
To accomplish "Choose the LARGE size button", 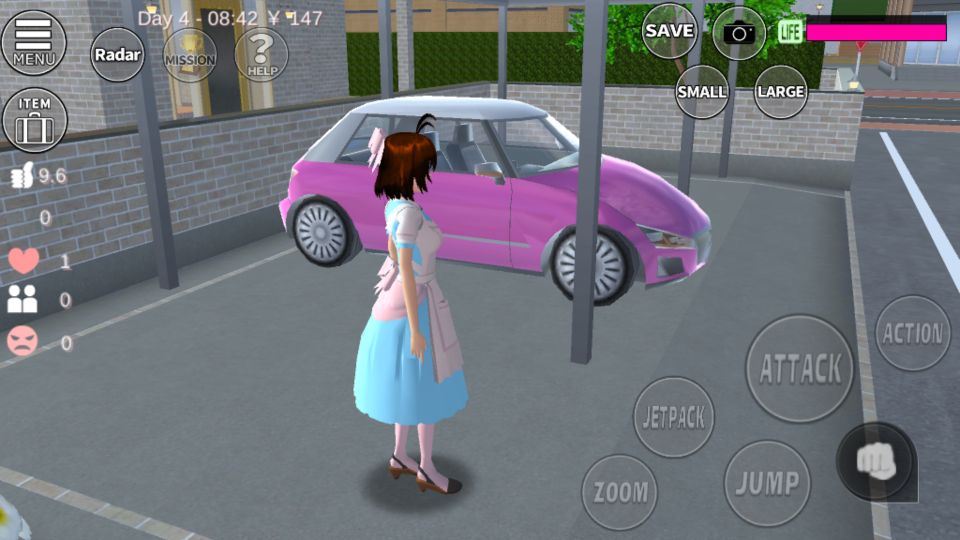I will [x=781, y=91].
